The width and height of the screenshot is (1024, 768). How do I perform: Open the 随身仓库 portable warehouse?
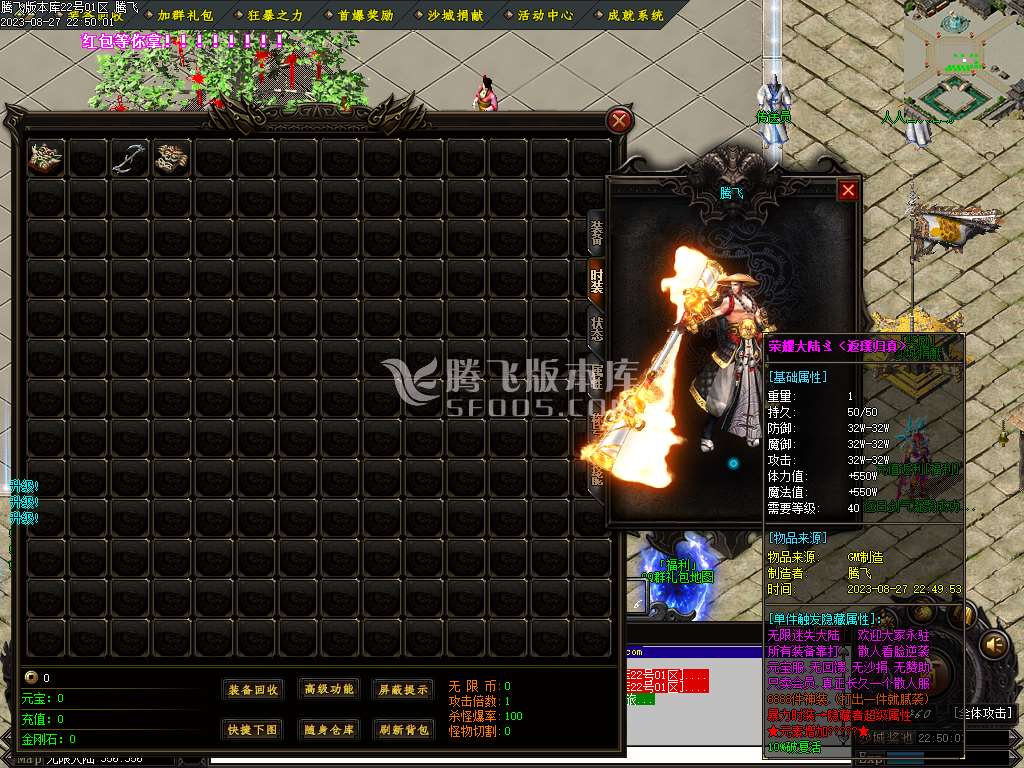pyautogui.click(x=329, y=729)
